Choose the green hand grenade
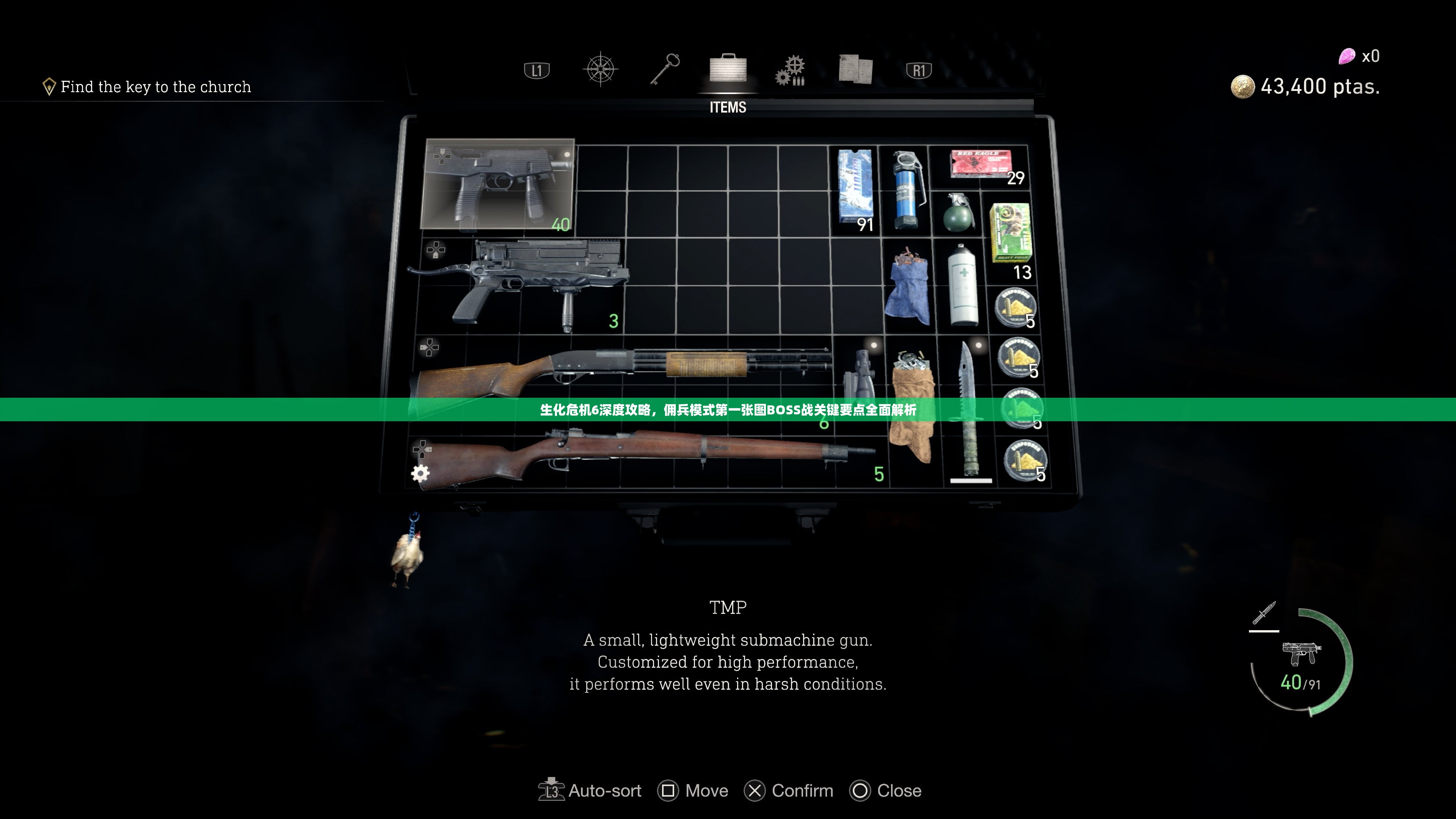The width and height of the screenshot is (1456, 819). (959, 213)
